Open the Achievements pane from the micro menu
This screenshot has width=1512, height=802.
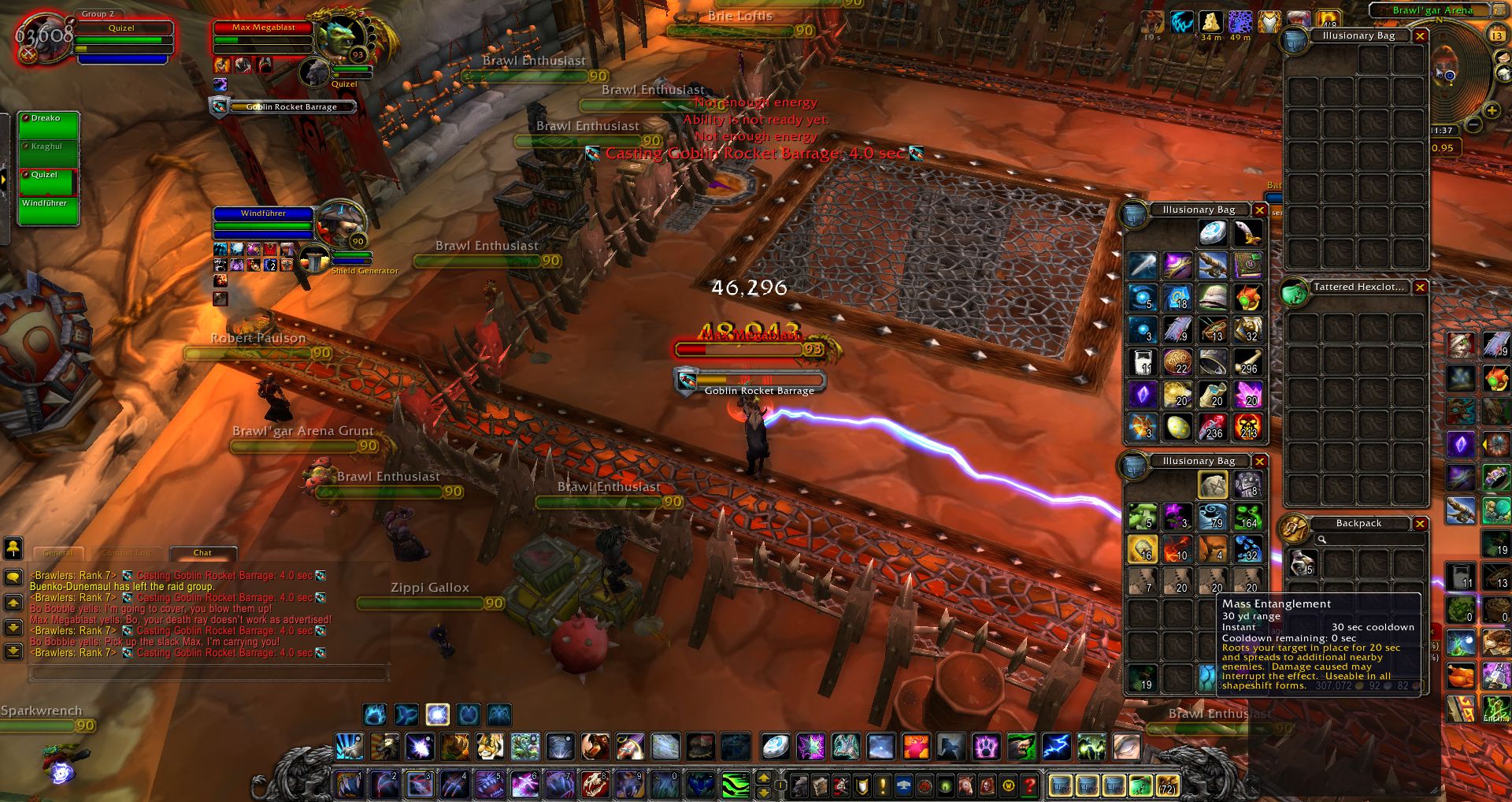pyautogui.click(x=862, y=784)
